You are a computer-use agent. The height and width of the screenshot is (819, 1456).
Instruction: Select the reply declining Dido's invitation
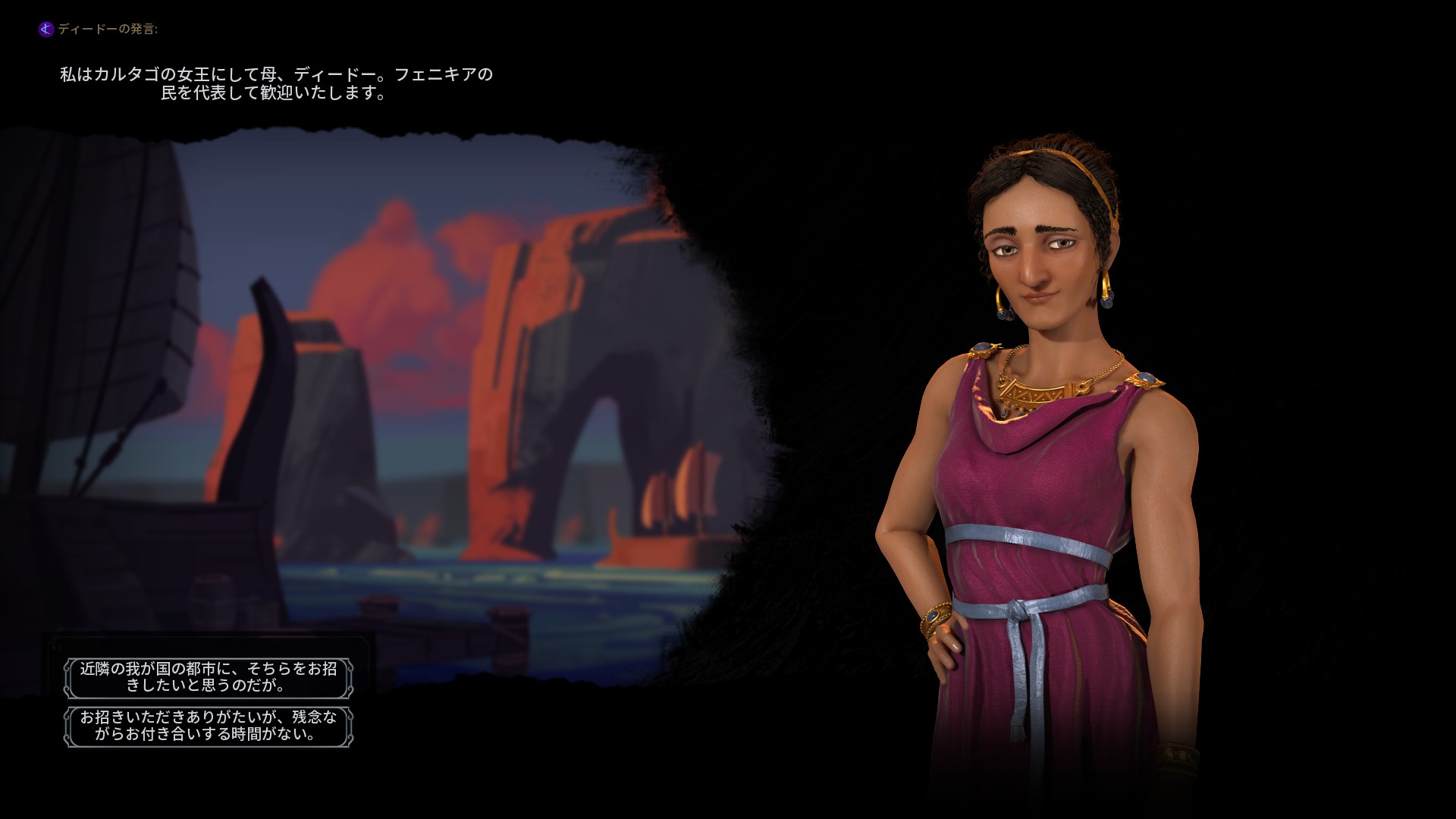(x=209, y=726)
